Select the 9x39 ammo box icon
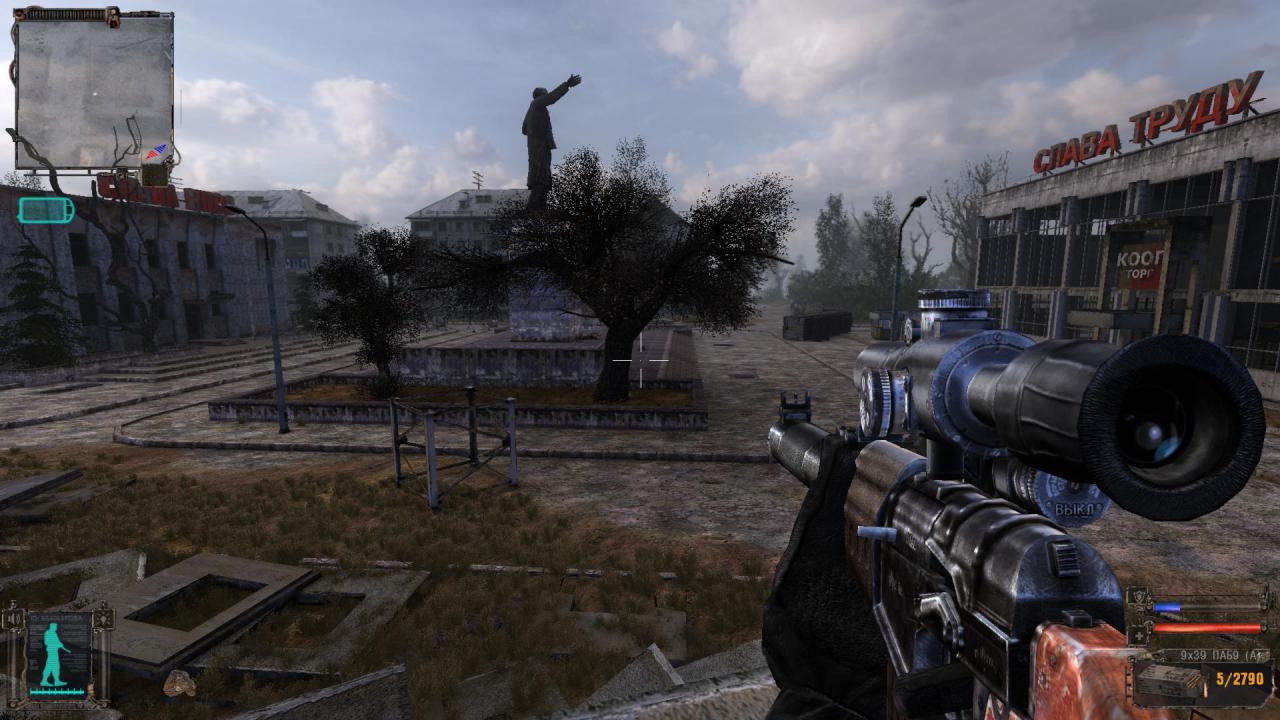This screenshot has width=1280, height=720. click(x=1167, y=681)
